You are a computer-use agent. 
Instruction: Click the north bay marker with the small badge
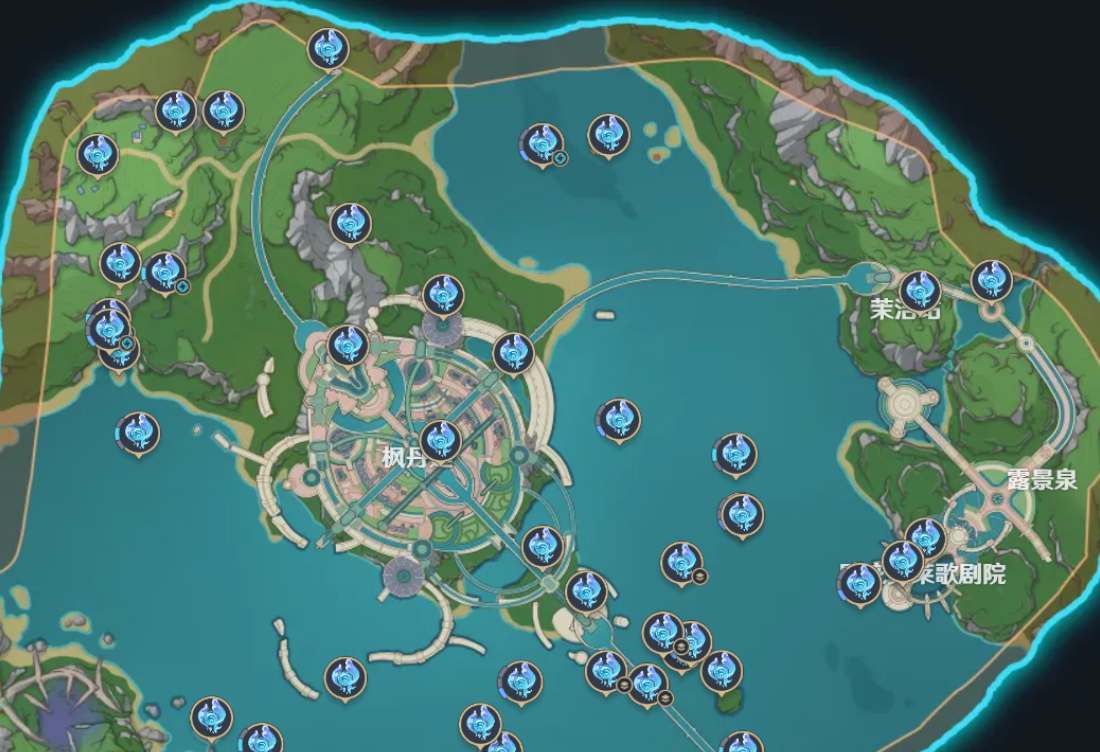point(542,144)
